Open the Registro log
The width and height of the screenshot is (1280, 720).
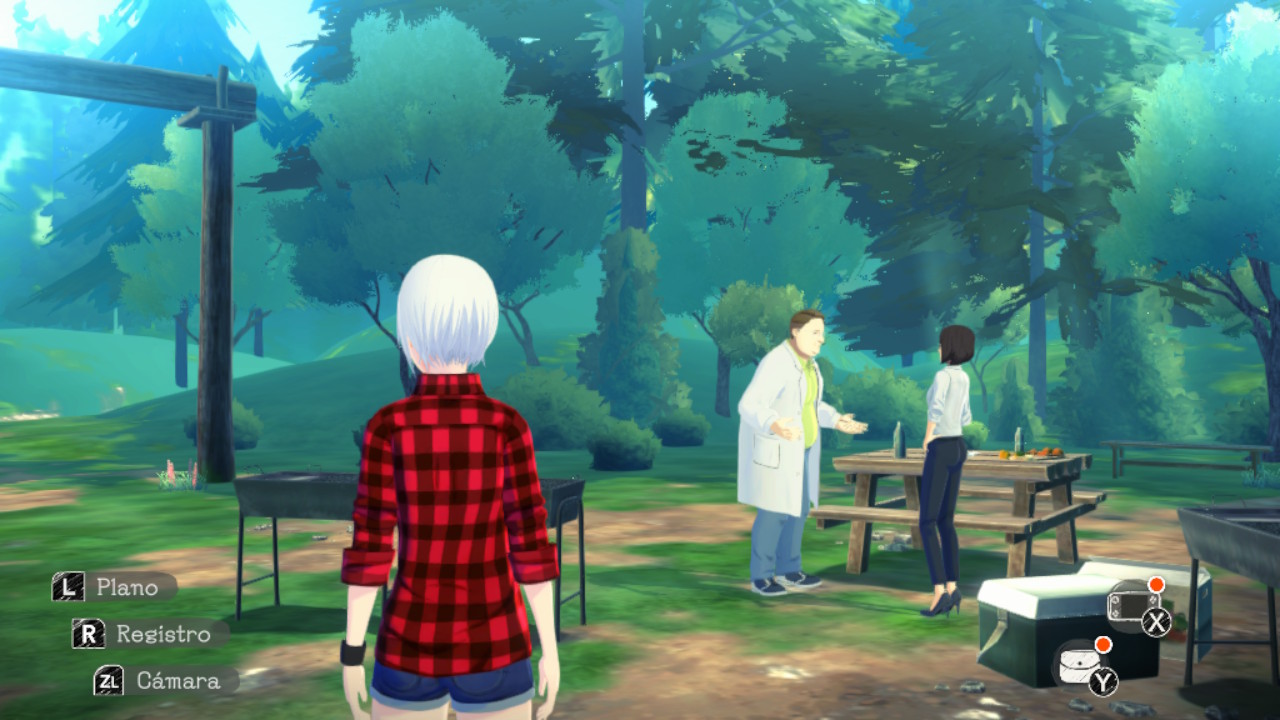[148, 634]
